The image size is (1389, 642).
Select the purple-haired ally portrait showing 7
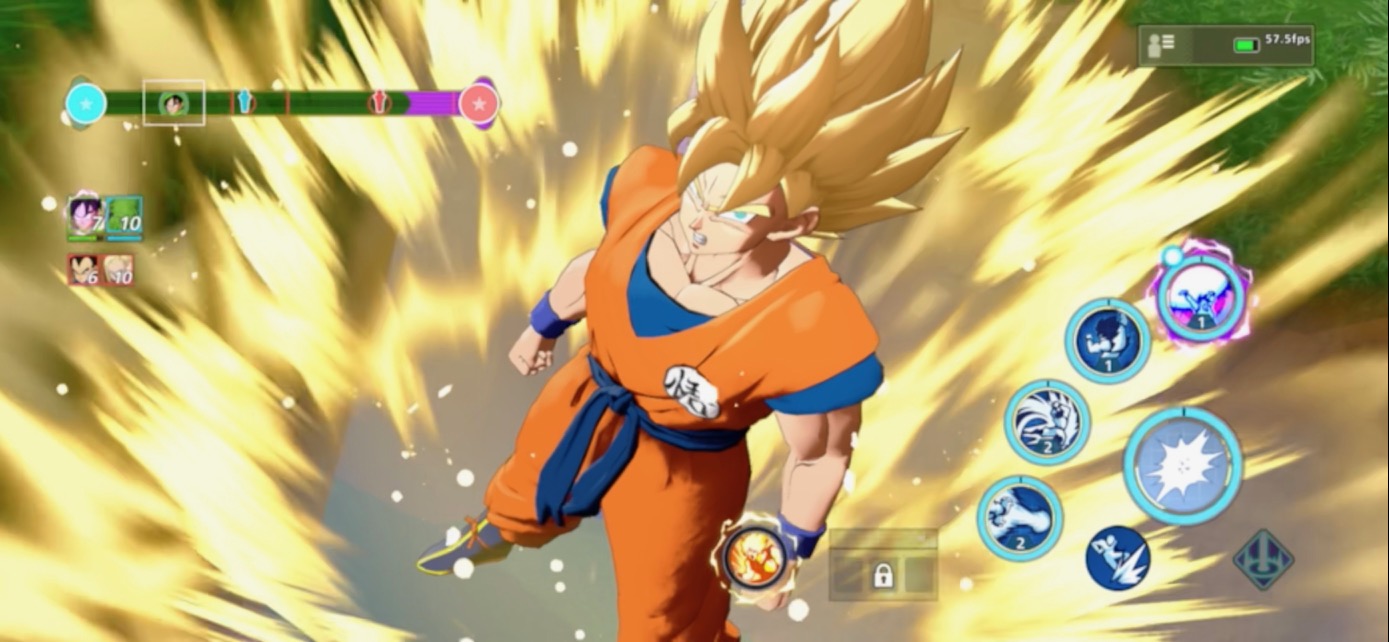85,217
